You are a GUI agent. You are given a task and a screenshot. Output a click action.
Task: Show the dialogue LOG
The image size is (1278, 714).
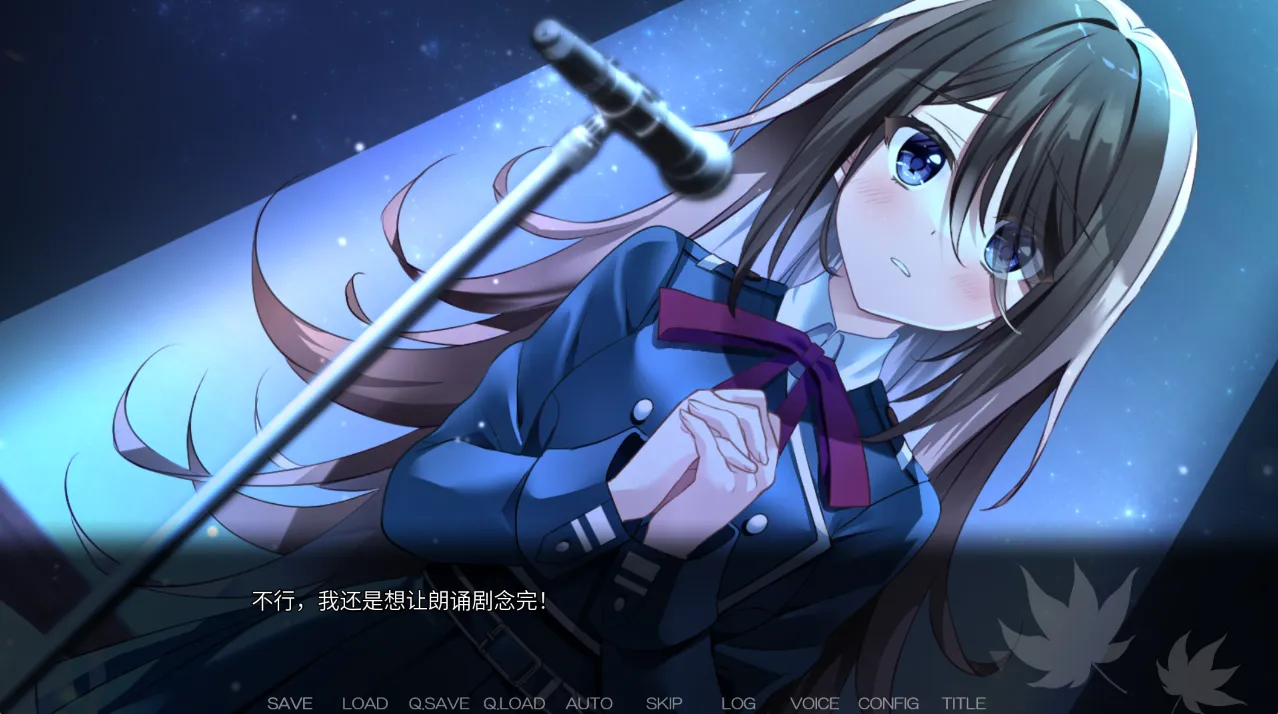(738, 703)
